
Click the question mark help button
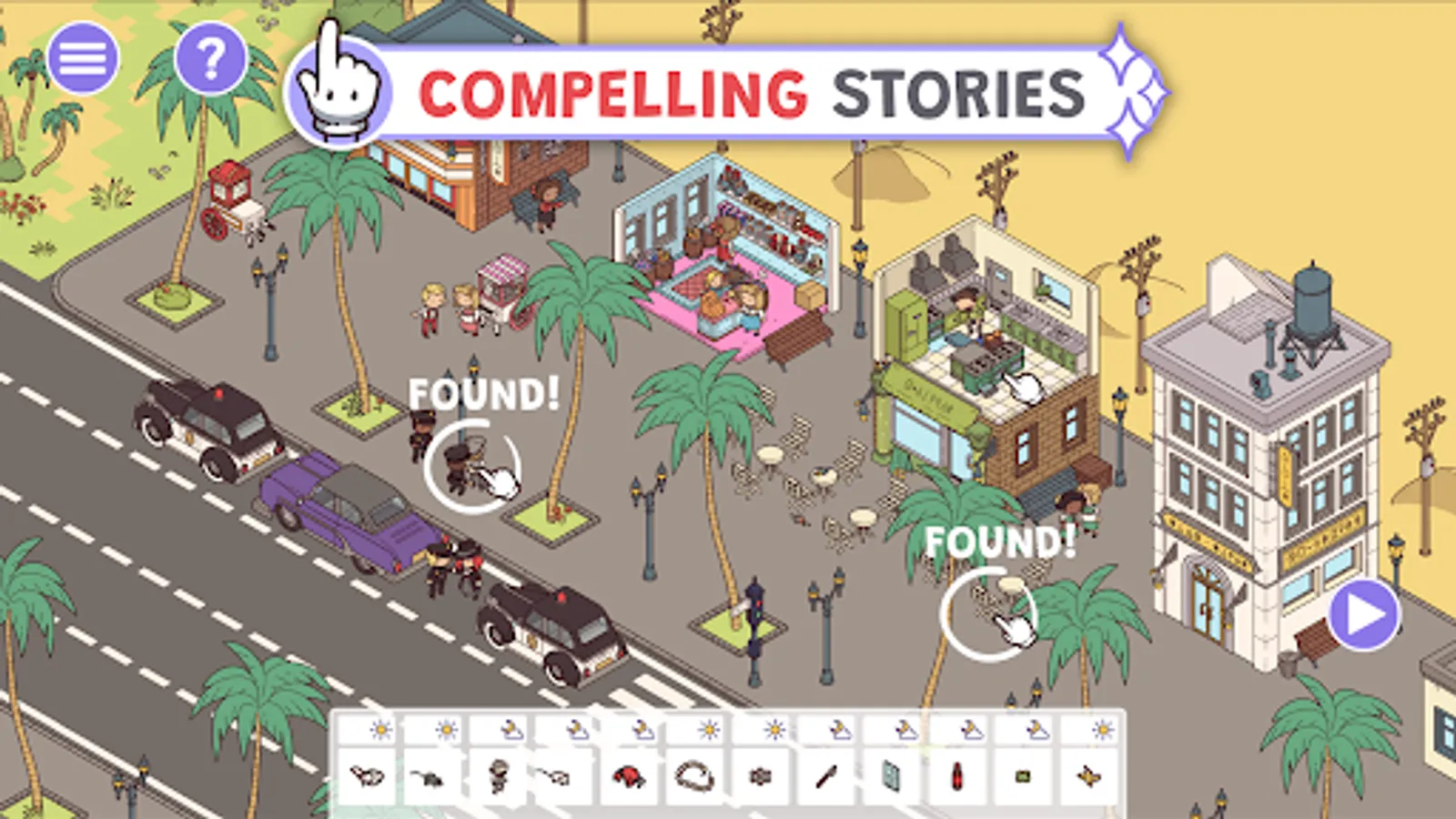[x=212, y=57]
